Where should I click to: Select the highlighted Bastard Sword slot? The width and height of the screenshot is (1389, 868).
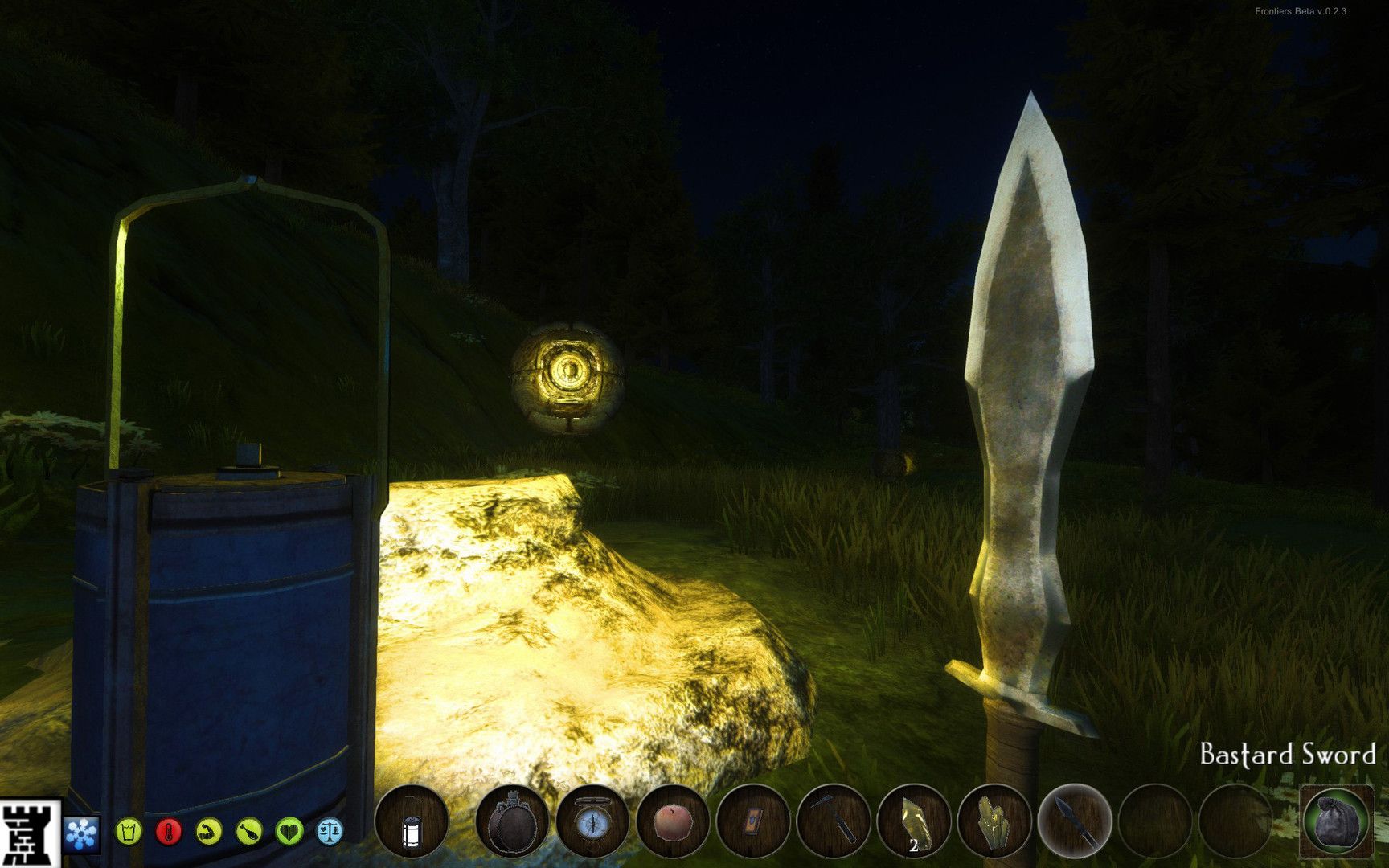click(x=1075, y=823)
